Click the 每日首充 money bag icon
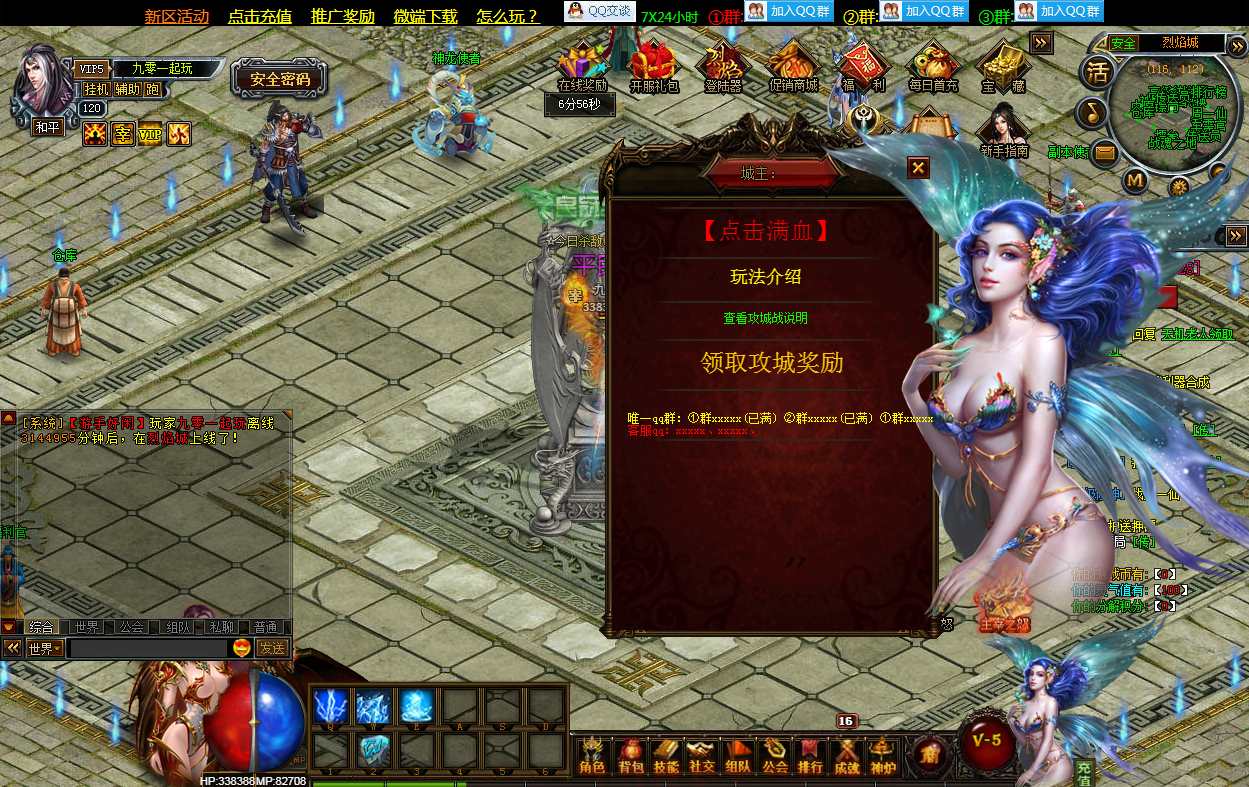 click(x=933, y=66)
